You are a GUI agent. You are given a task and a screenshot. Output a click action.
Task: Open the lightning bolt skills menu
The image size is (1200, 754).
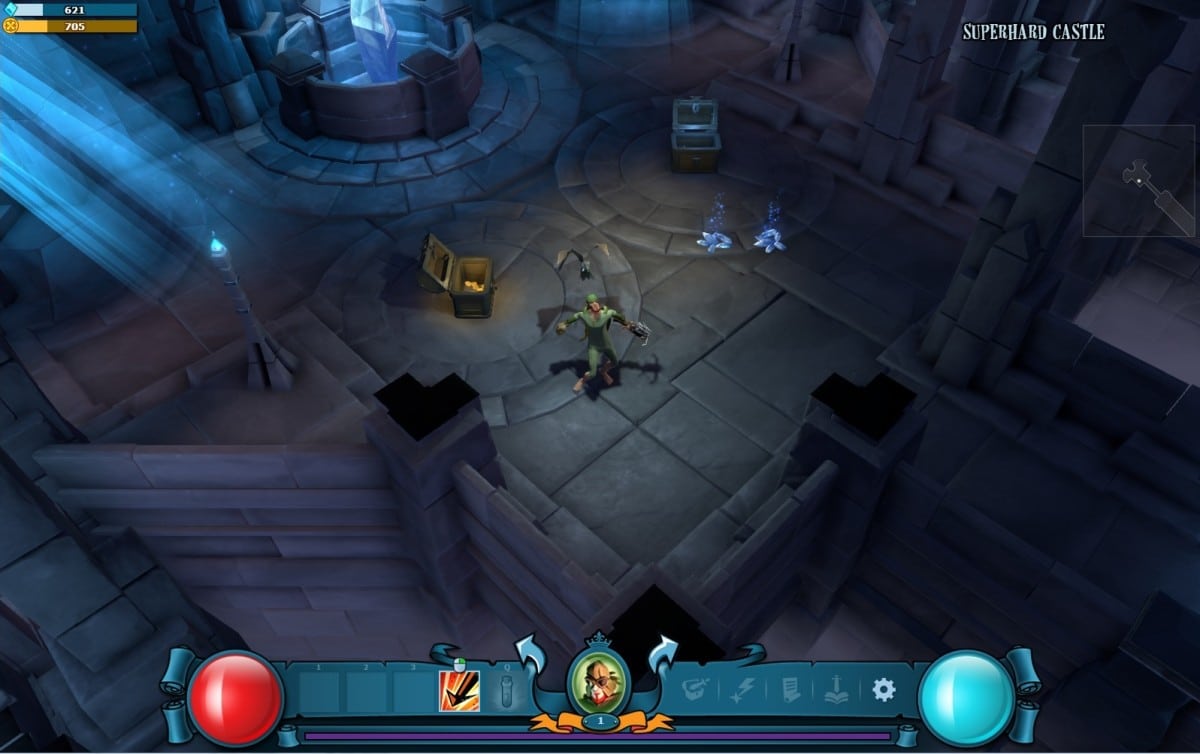coord(744,689)
